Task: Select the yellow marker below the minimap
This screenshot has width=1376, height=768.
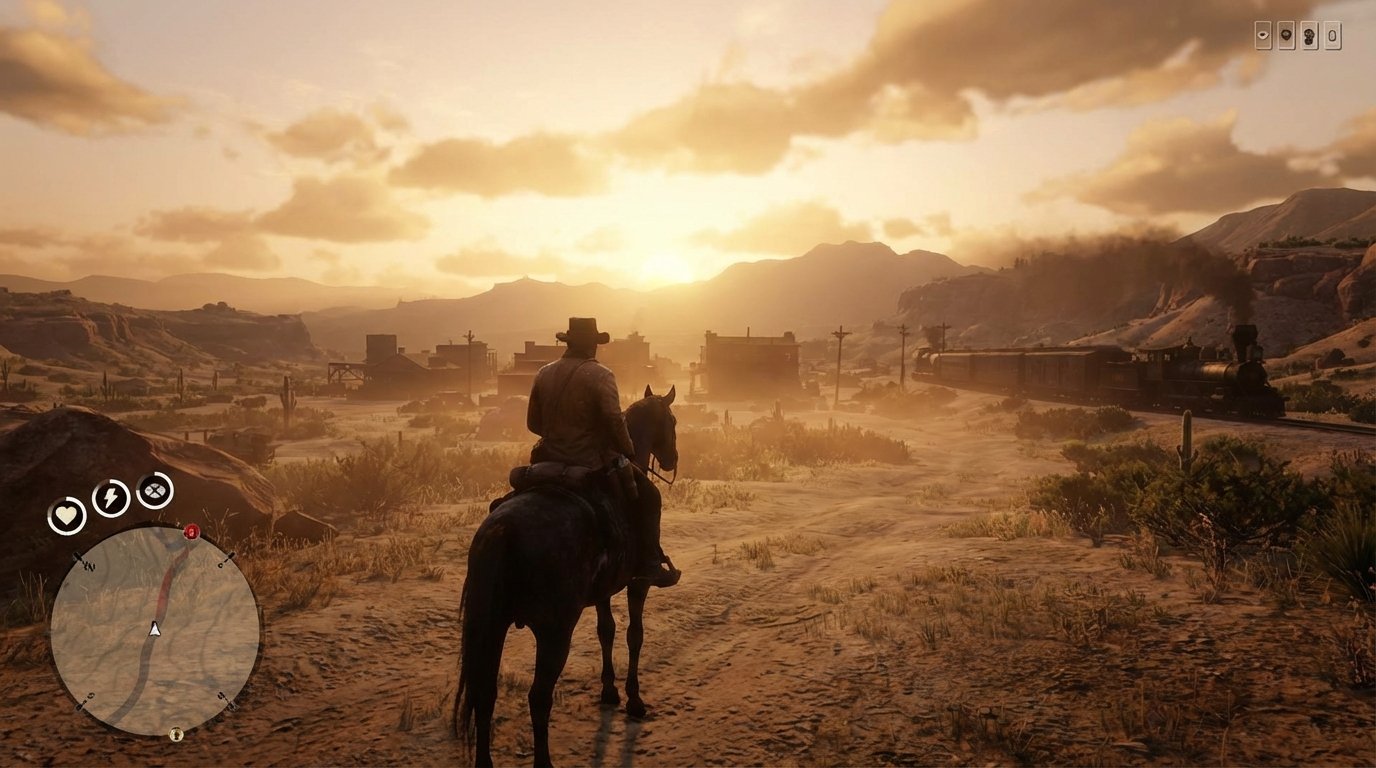Action: coord(176,733)
